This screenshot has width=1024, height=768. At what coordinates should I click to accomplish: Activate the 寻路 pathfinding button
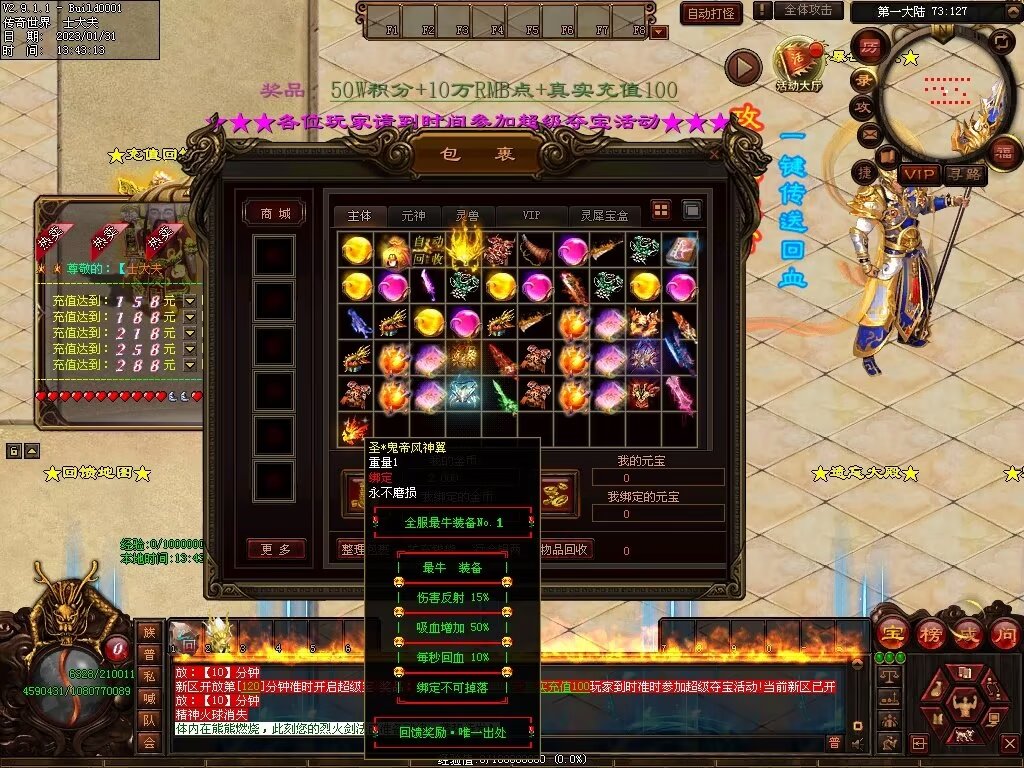coord(964,174)
